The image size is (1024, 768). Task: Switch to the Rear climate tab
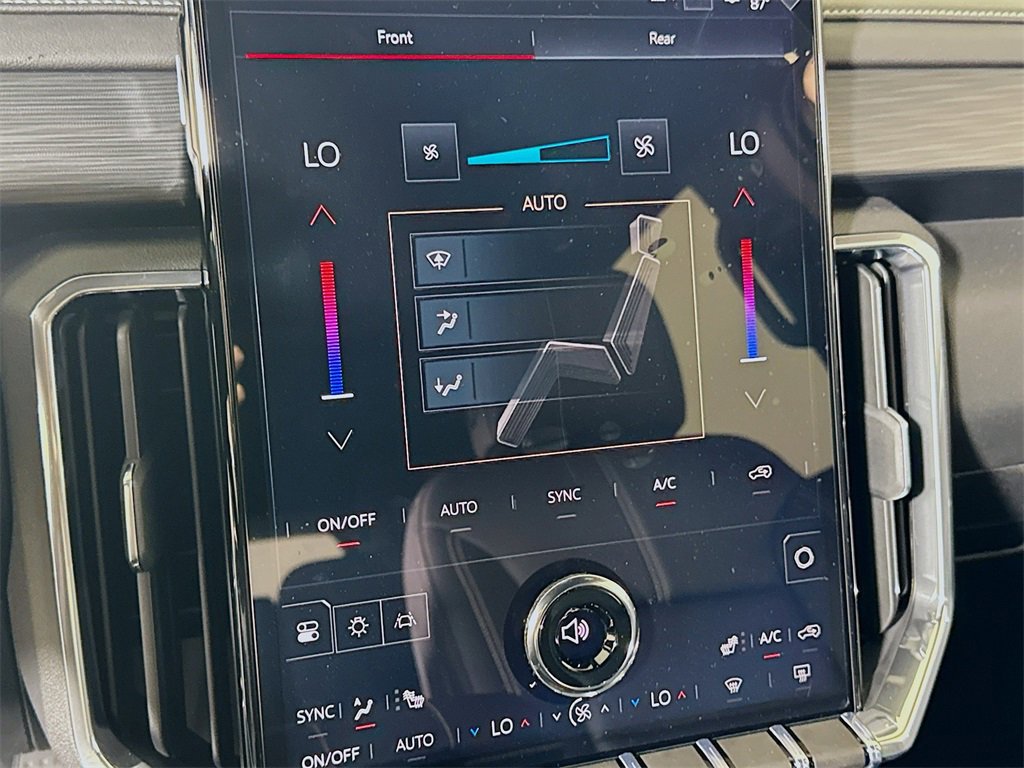point(662,38)
